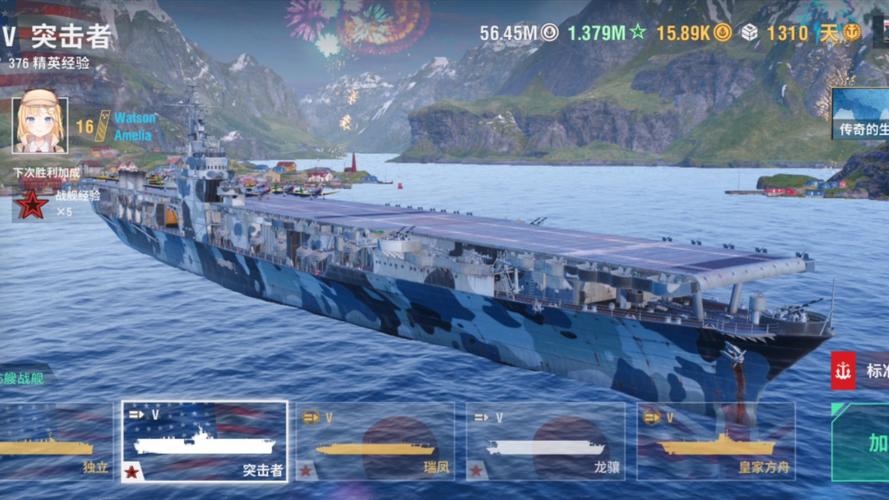Select the 皇家方舟 carrier card

pos(715,442)
